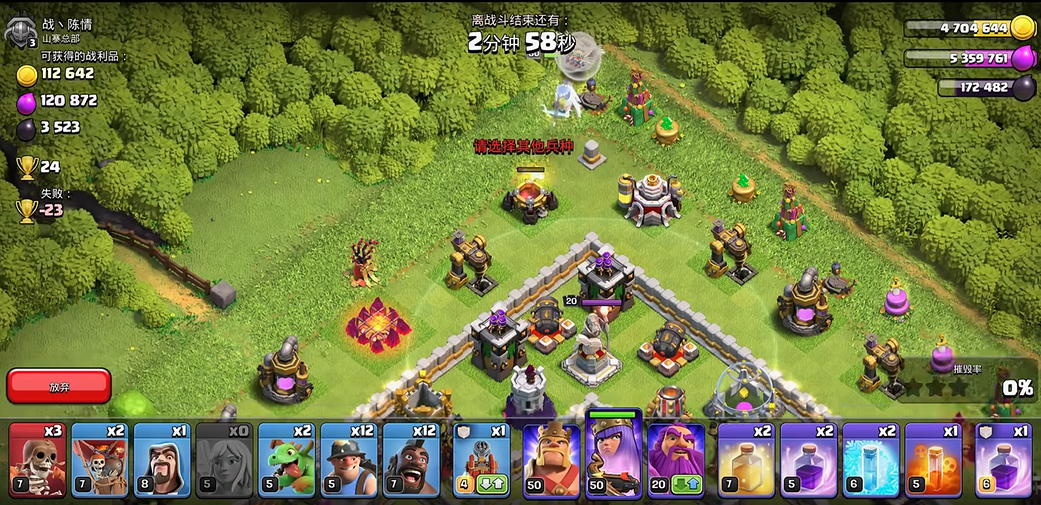Viewport: 1041px width, 505px height.
Task: Click the greyed-out Healer slot
Action: coord(224,460)
